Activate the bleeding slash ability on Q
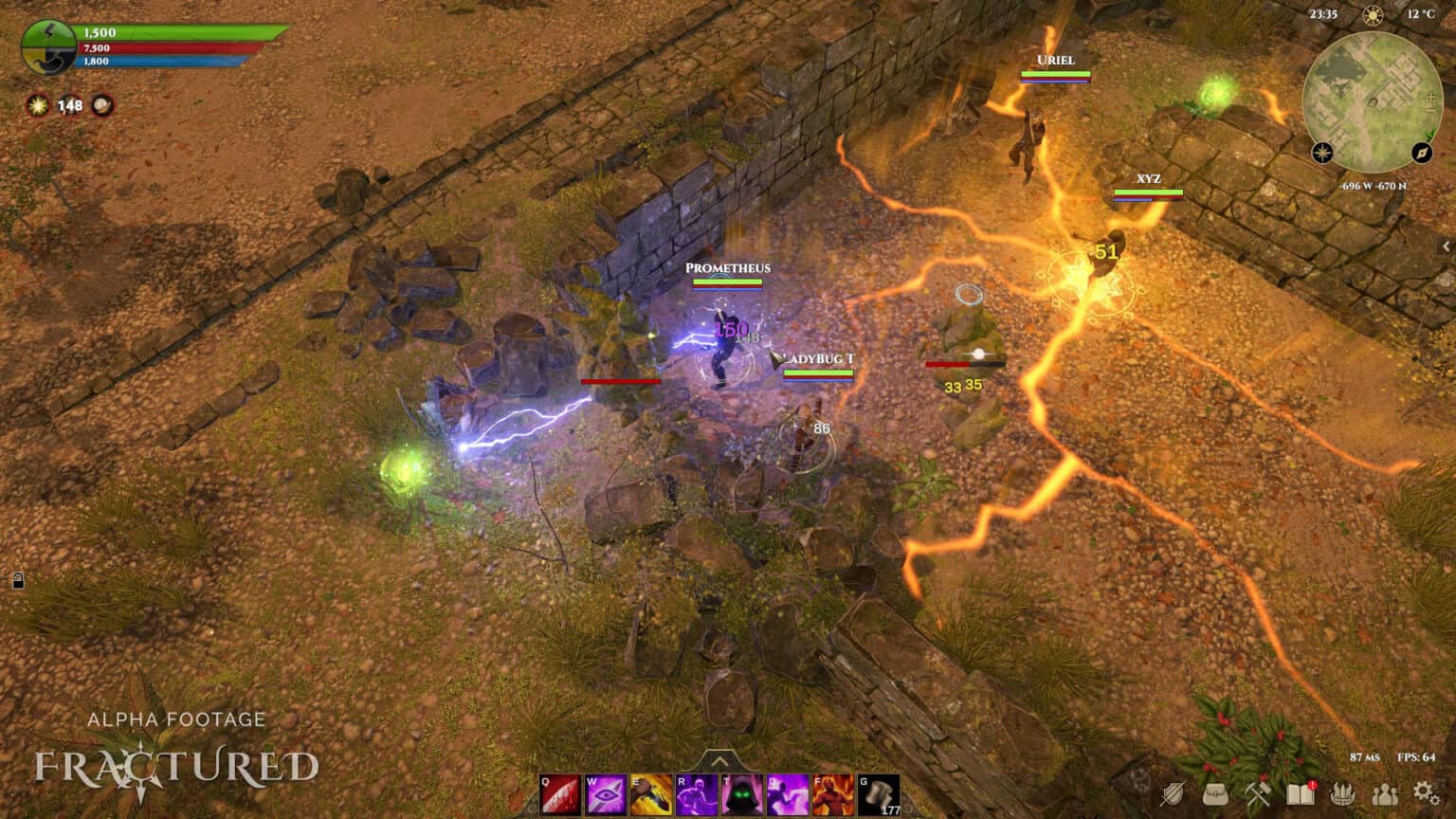The width and height of the screenshot is (1456, 819). 559,792
